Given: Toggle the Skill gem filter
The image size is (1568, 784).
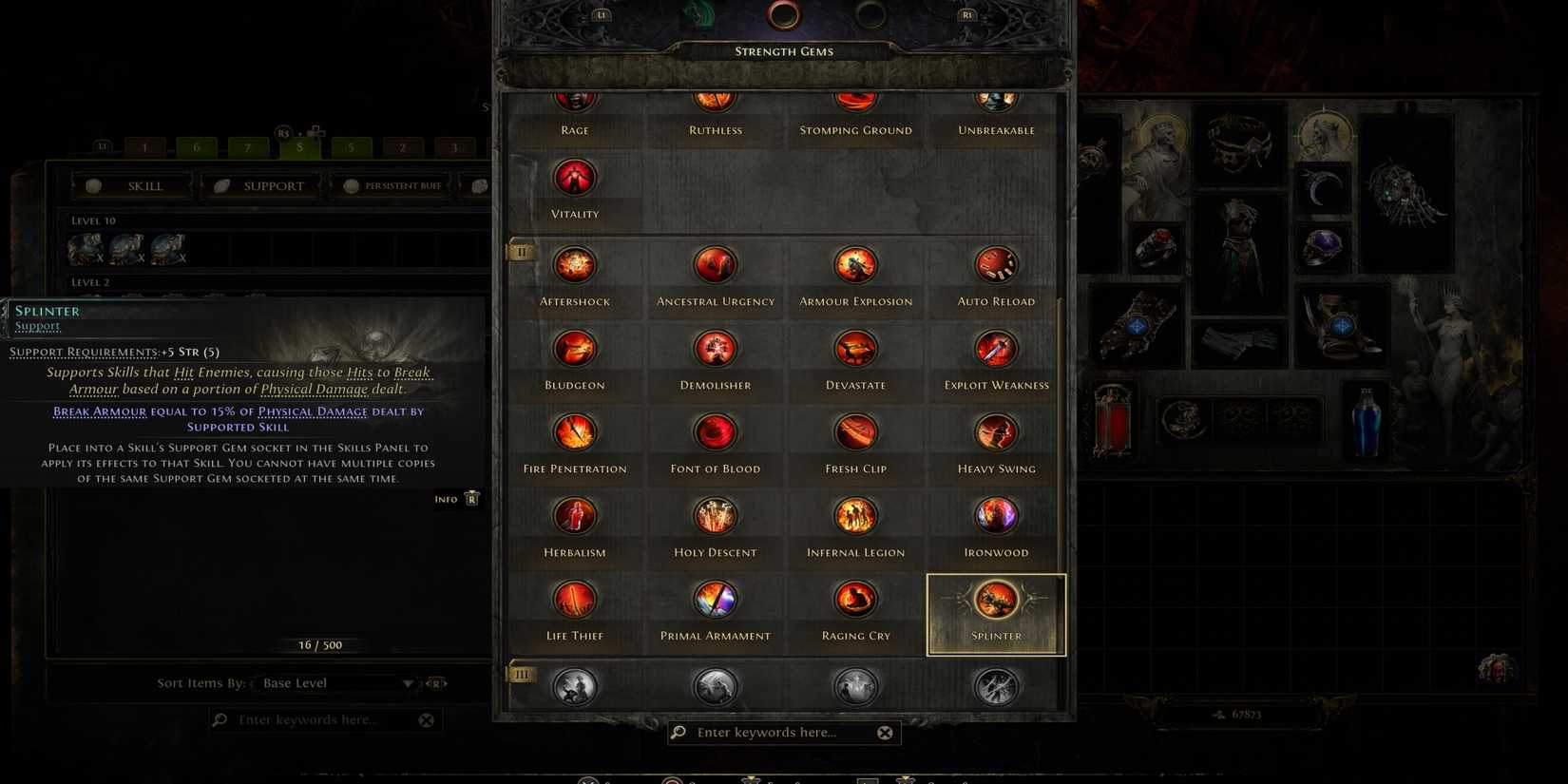Looking at the screenshot, I should [x=132, y=185].
